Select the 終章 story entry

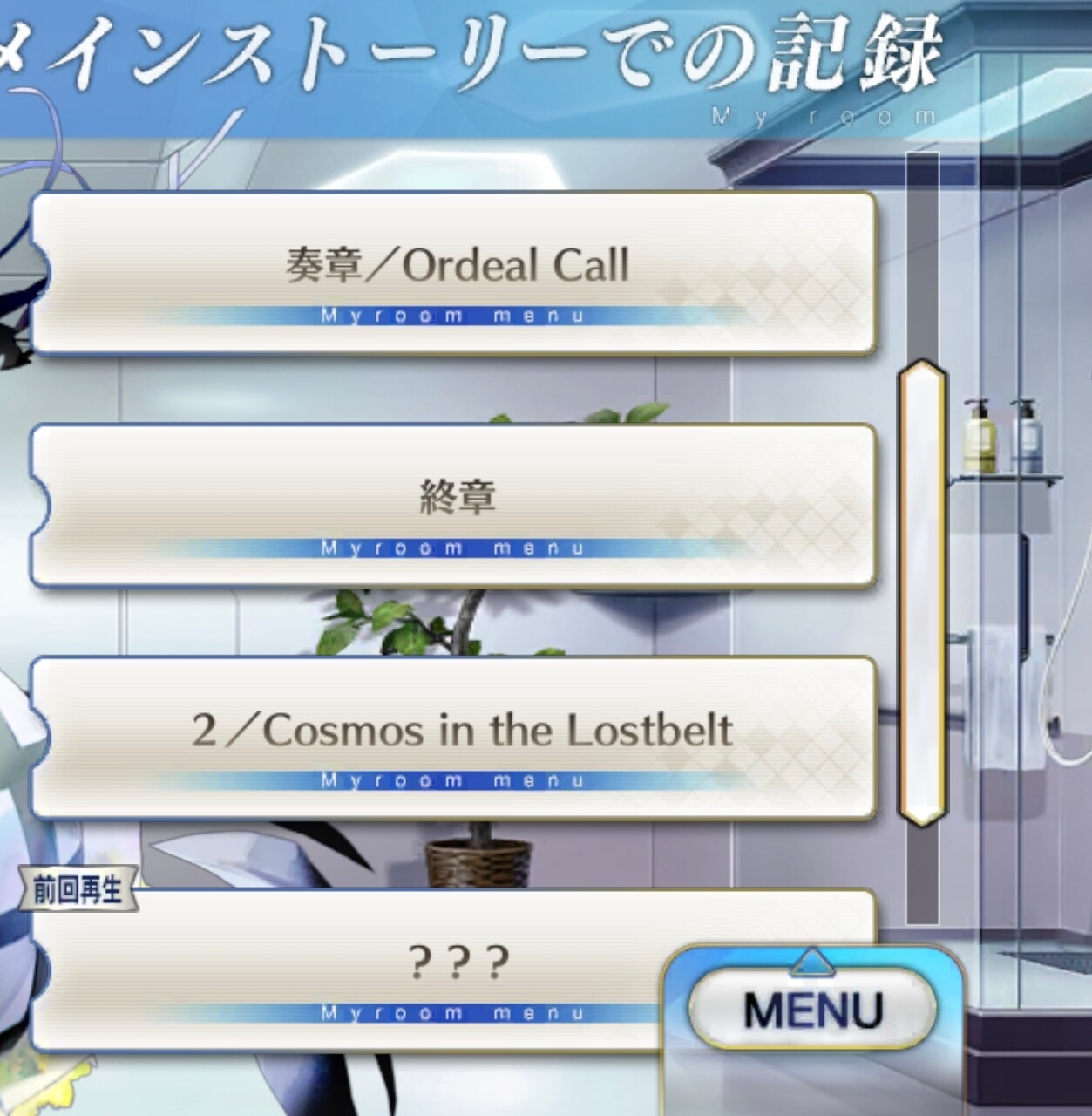(x=453, y=506)
